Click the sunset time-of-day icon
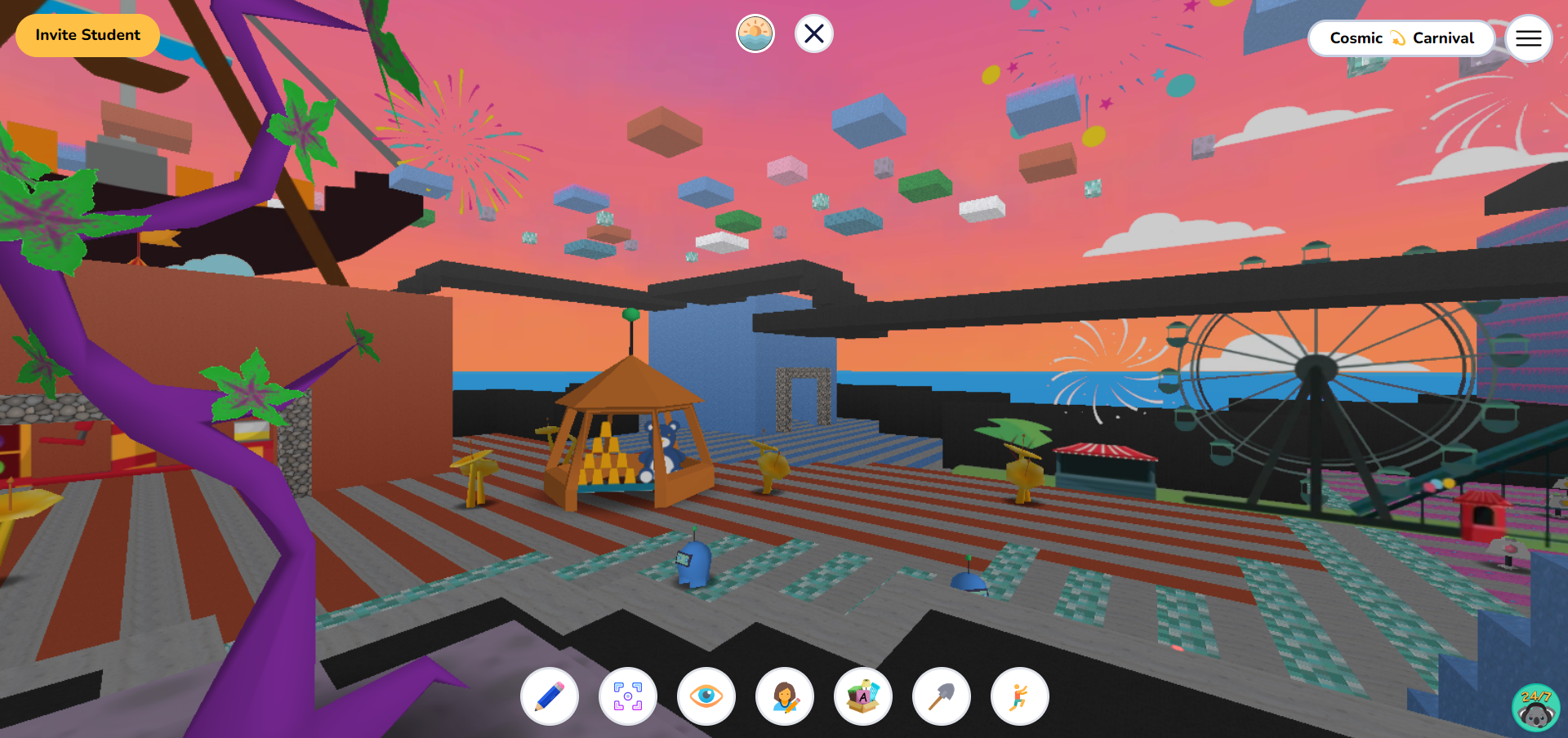 pyautogui.click(x=755, y=33)
